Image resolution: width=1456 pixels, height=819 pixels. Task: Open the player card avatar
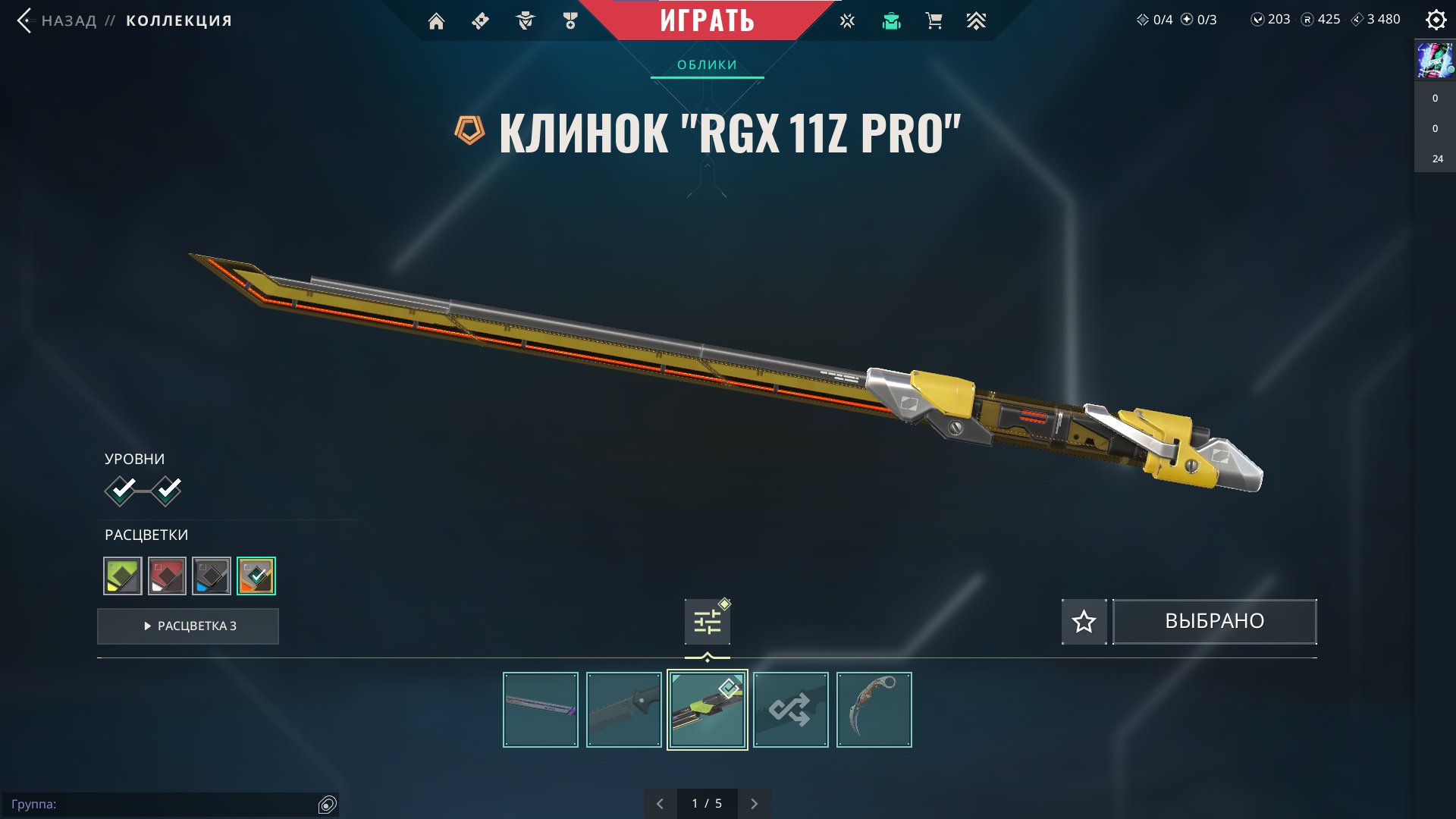coord(1435,61)
